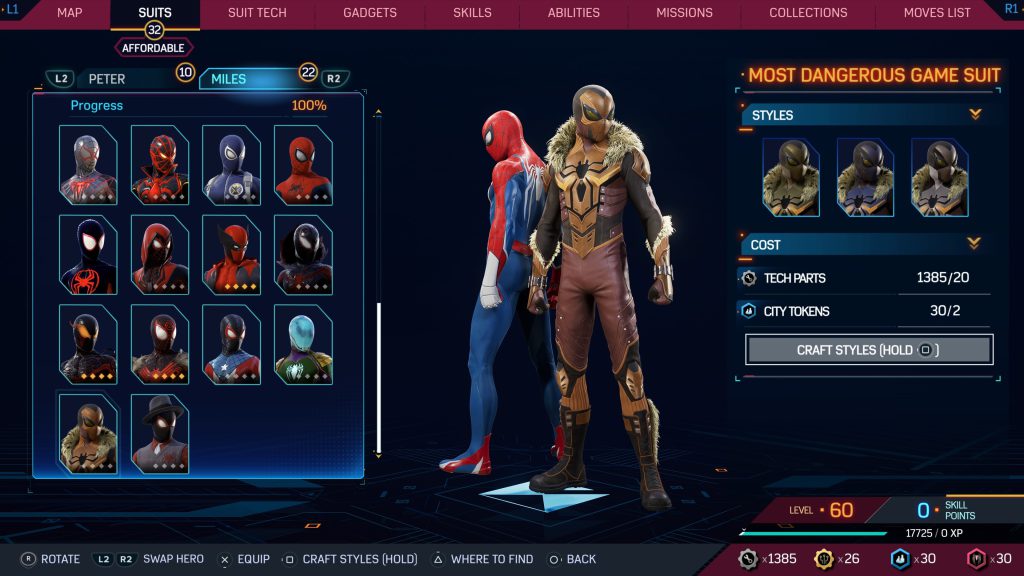Select the Abilities tab
This screenshot has height=576, width=1024.
(573, 13)
